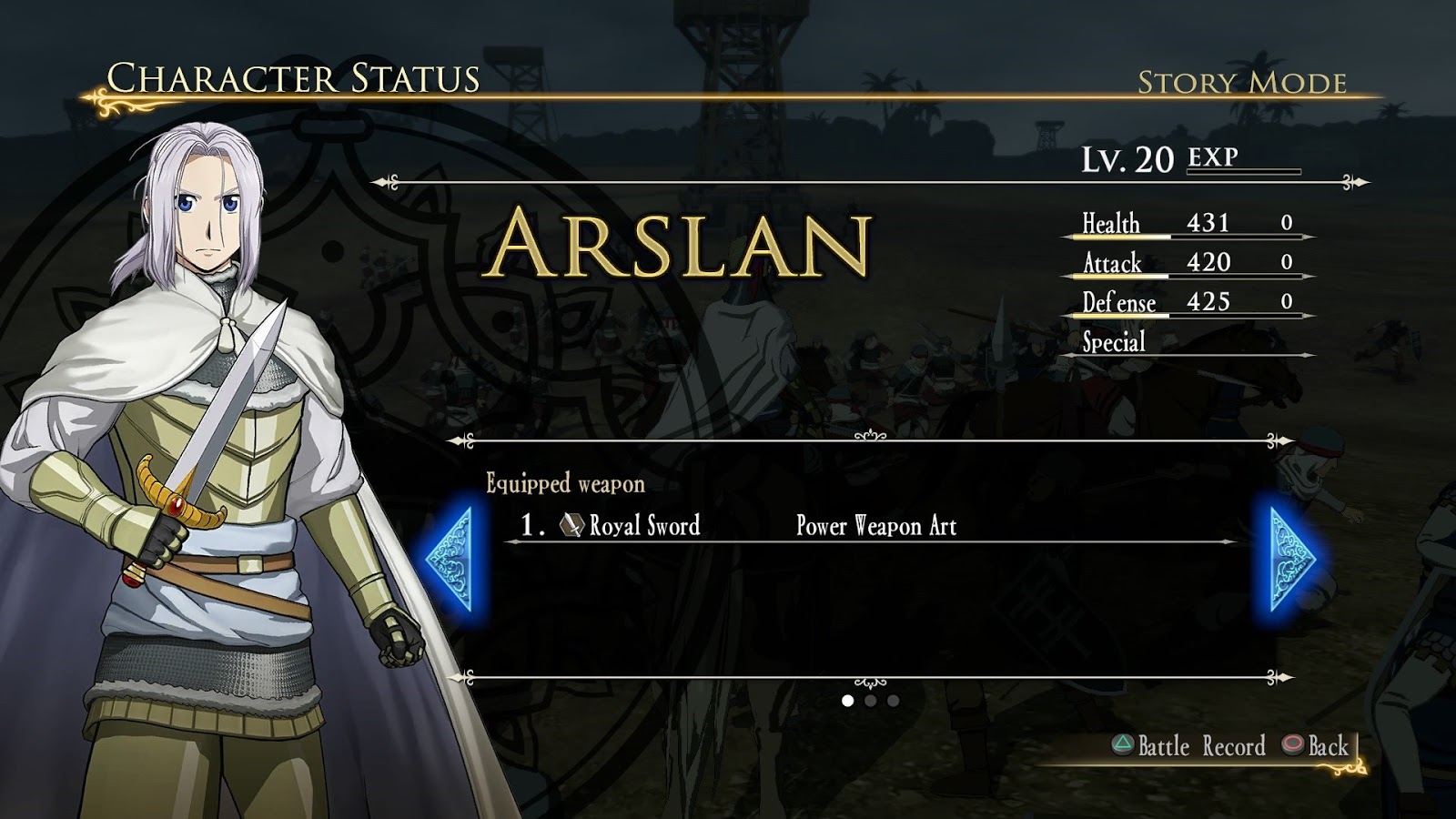Expand the Special stat row
The image size is (1456, 819).
pyautogui.click(x=1114, y=343)
